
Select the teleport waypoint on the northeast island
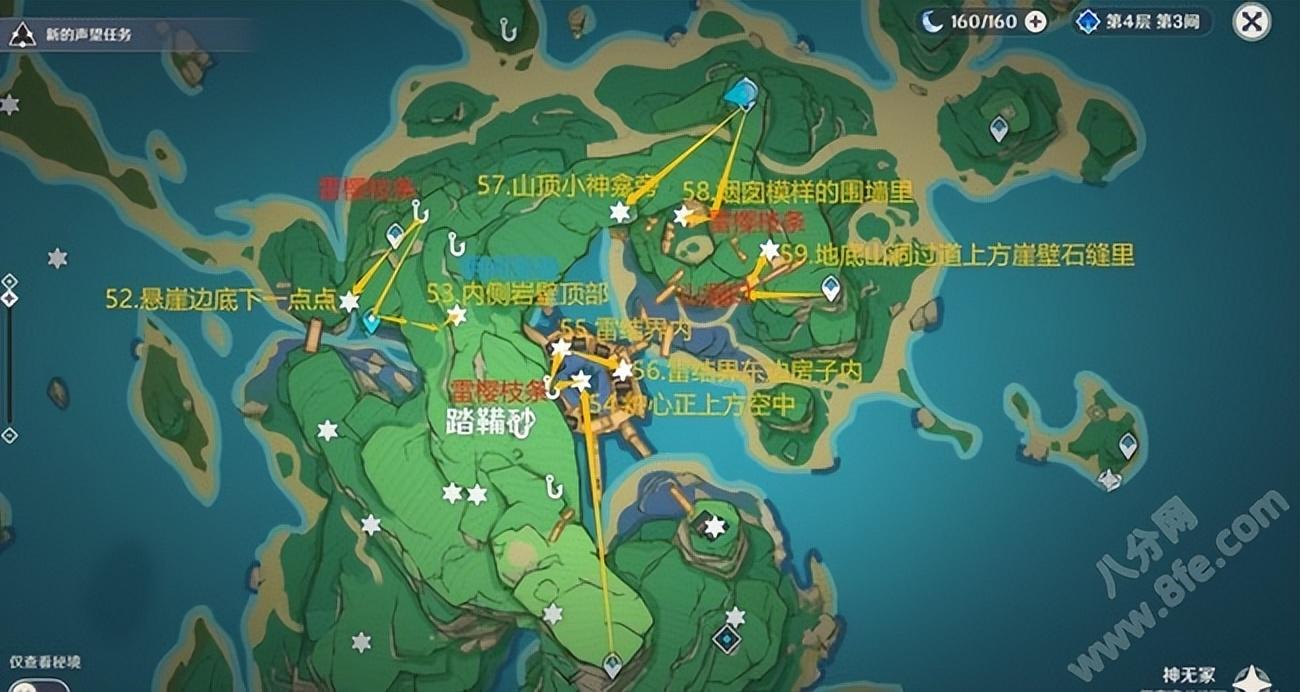click(x=998, y=128)
